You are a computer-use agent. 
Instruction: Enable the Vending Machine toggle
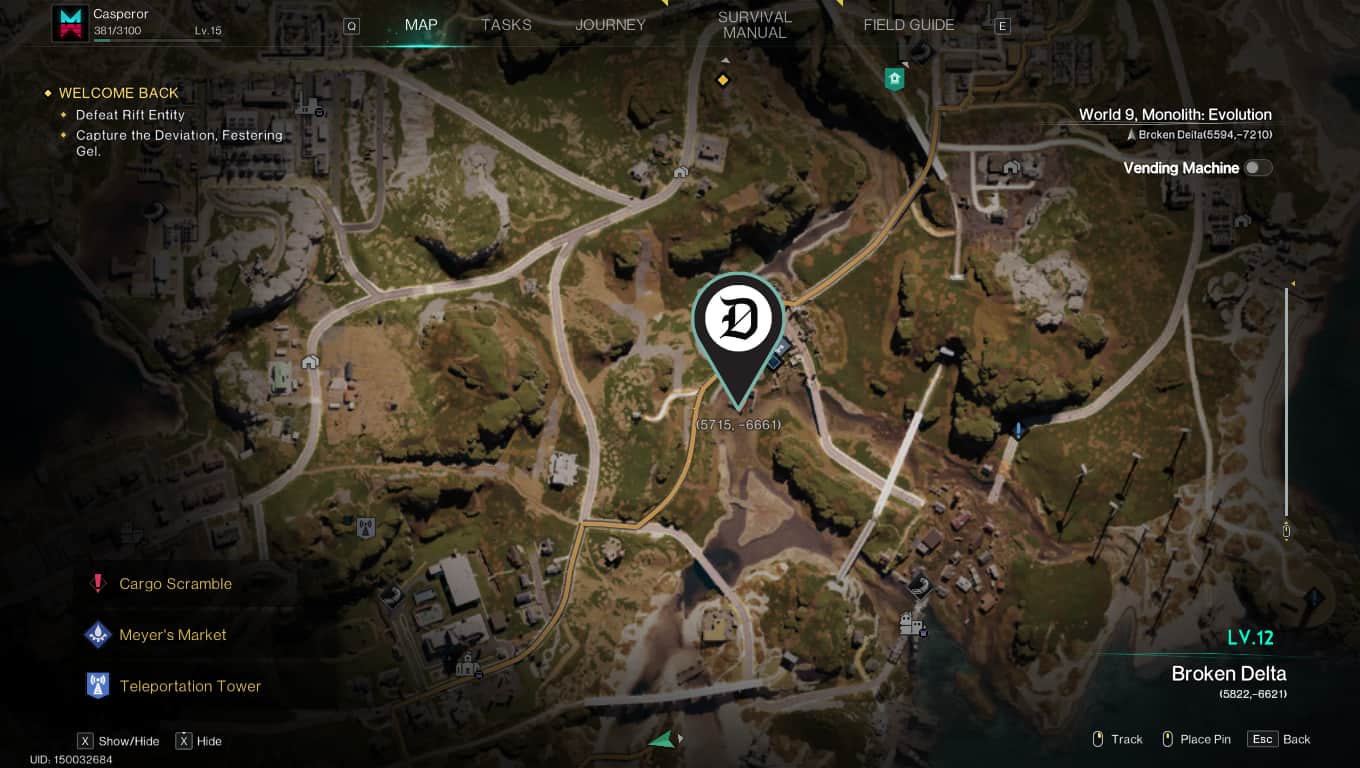[1258, 167]
